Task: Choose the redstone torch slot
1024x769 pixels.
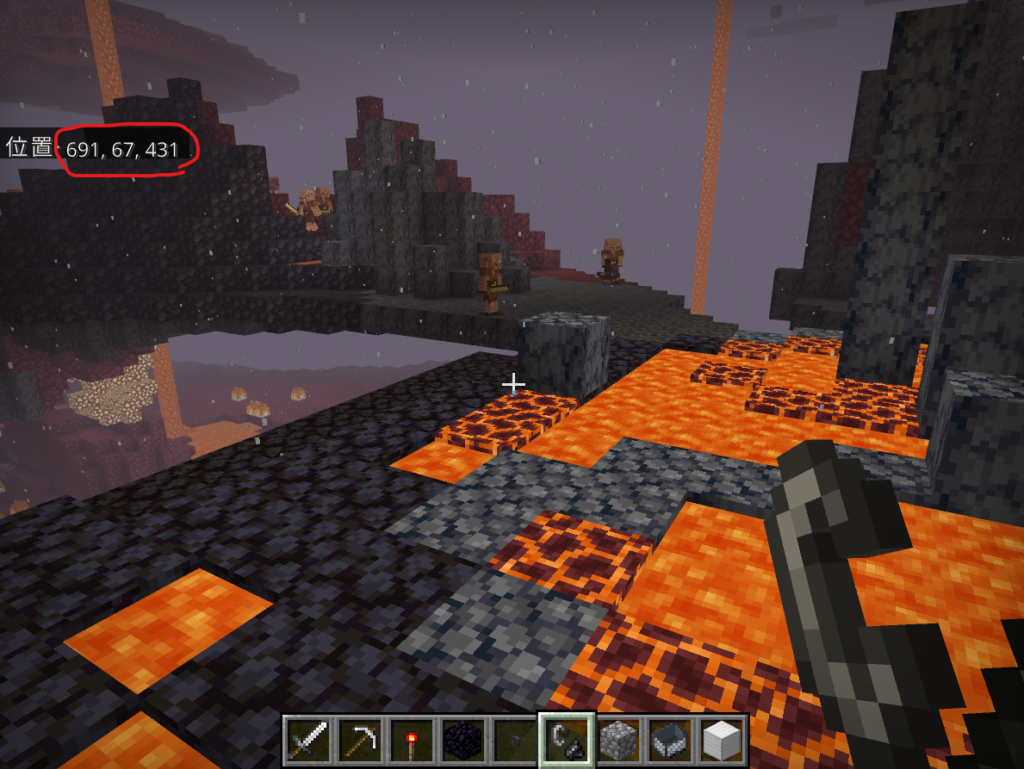Action: [x=412, y=741]
